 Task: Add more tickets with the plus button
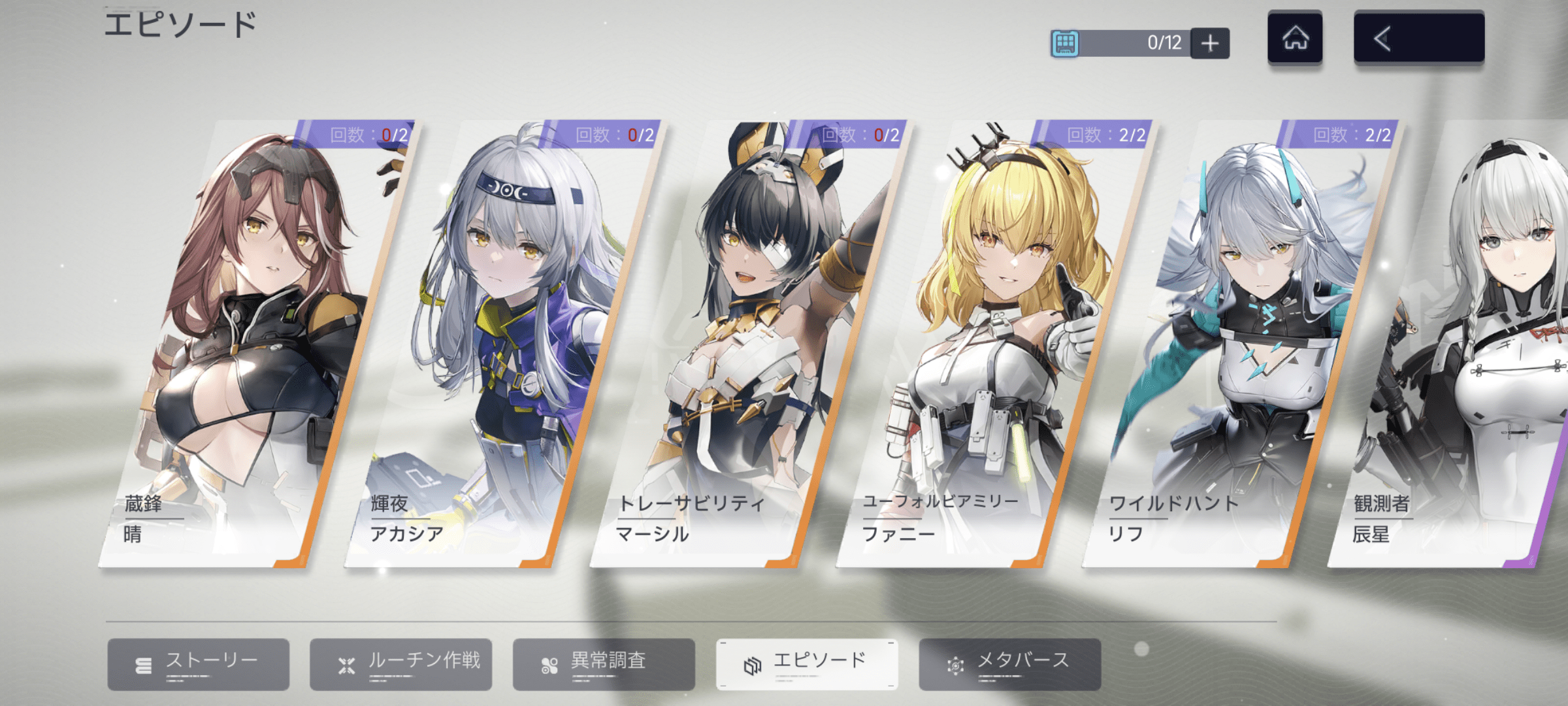[1210, 43]
